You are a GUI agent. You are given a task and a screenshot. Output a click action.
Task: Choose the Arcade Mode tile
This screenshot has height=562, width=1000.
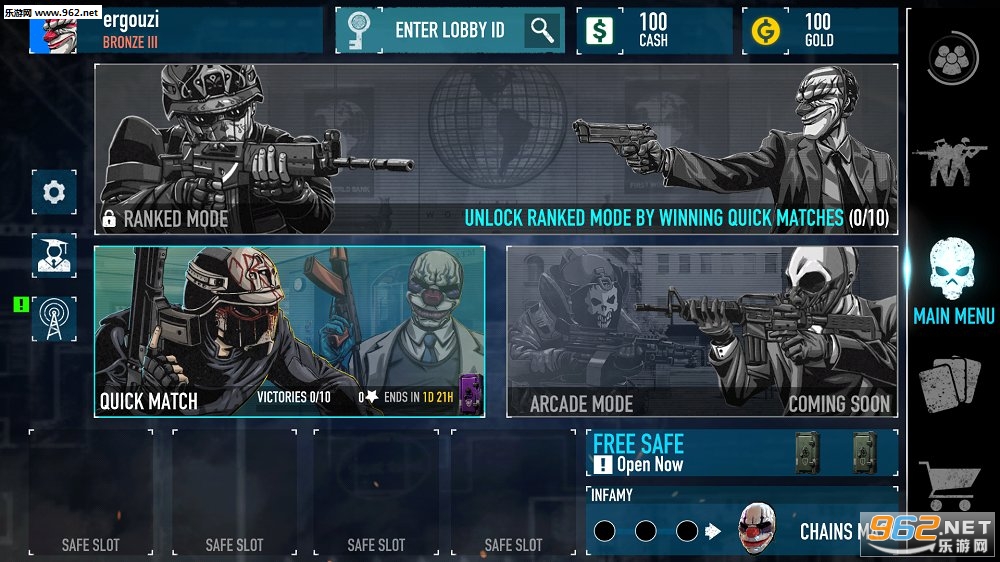[701, 331]
